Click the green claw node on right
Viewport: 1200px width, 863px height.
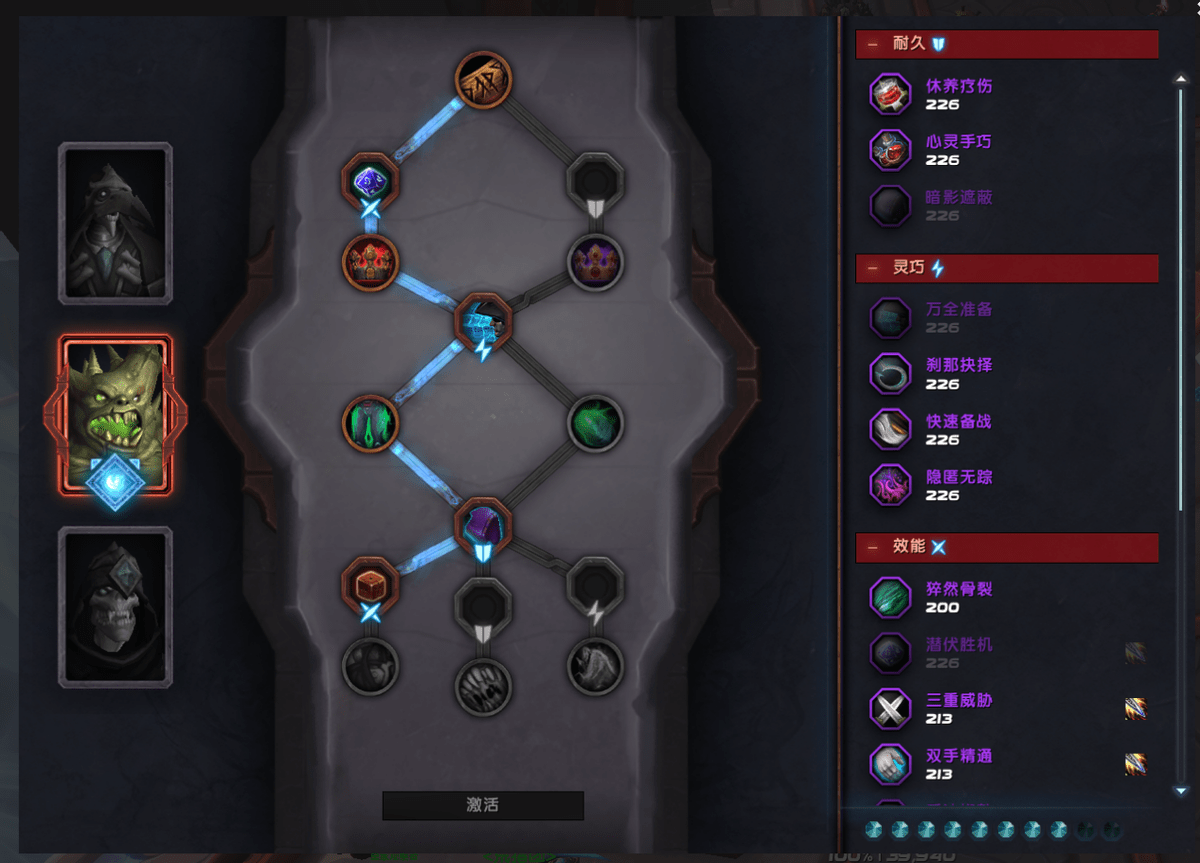[596, 423]
